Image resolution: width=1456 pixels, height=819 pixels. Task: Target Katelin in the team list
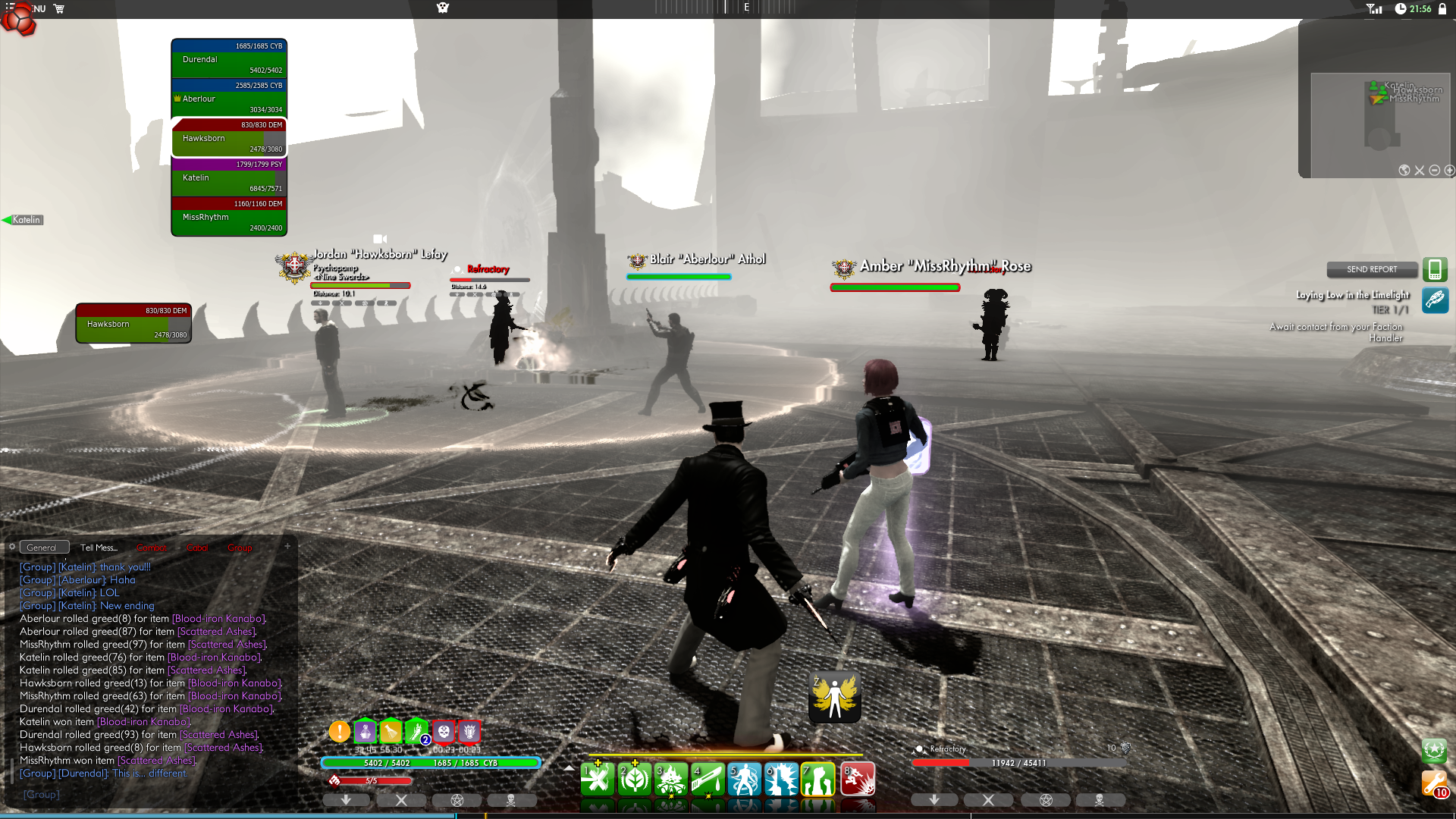[x=229, y=177]
